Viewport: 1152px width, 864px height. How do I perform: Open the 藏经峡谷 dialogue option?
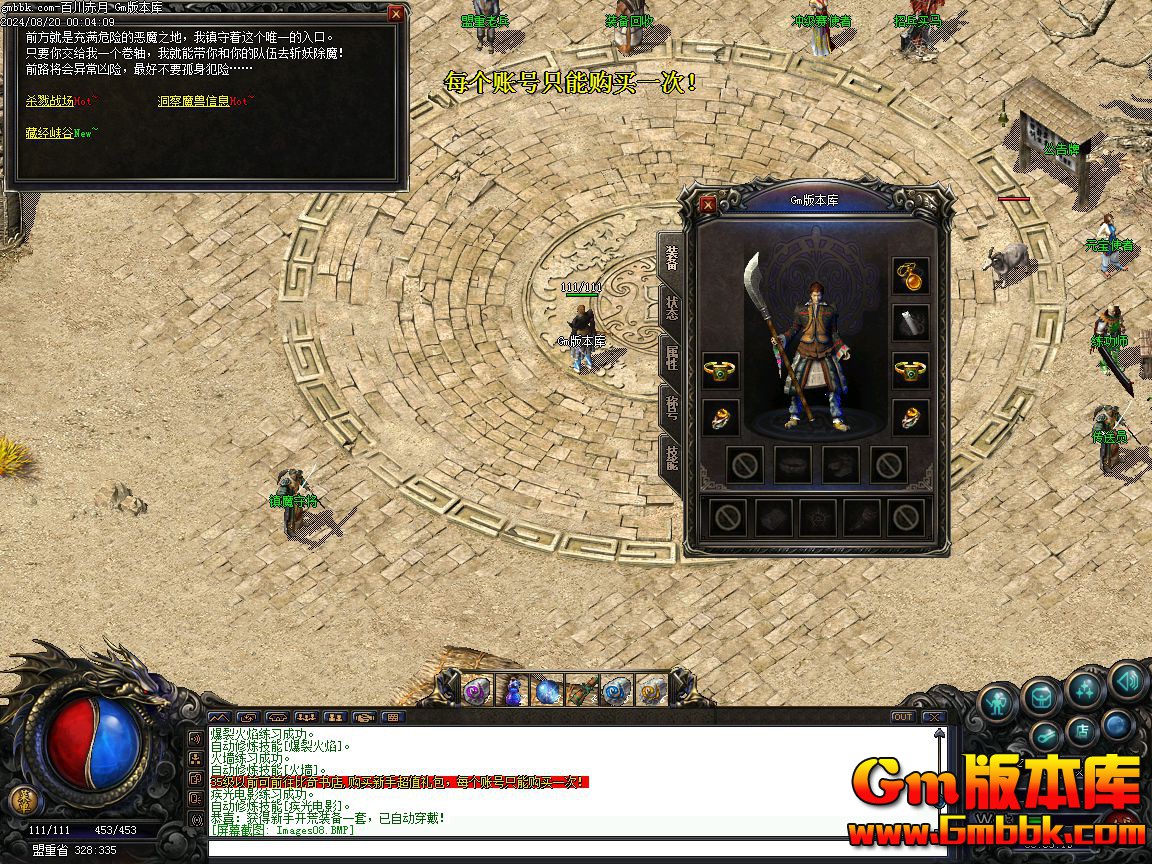pyautogui.click(x=49, y=132)
